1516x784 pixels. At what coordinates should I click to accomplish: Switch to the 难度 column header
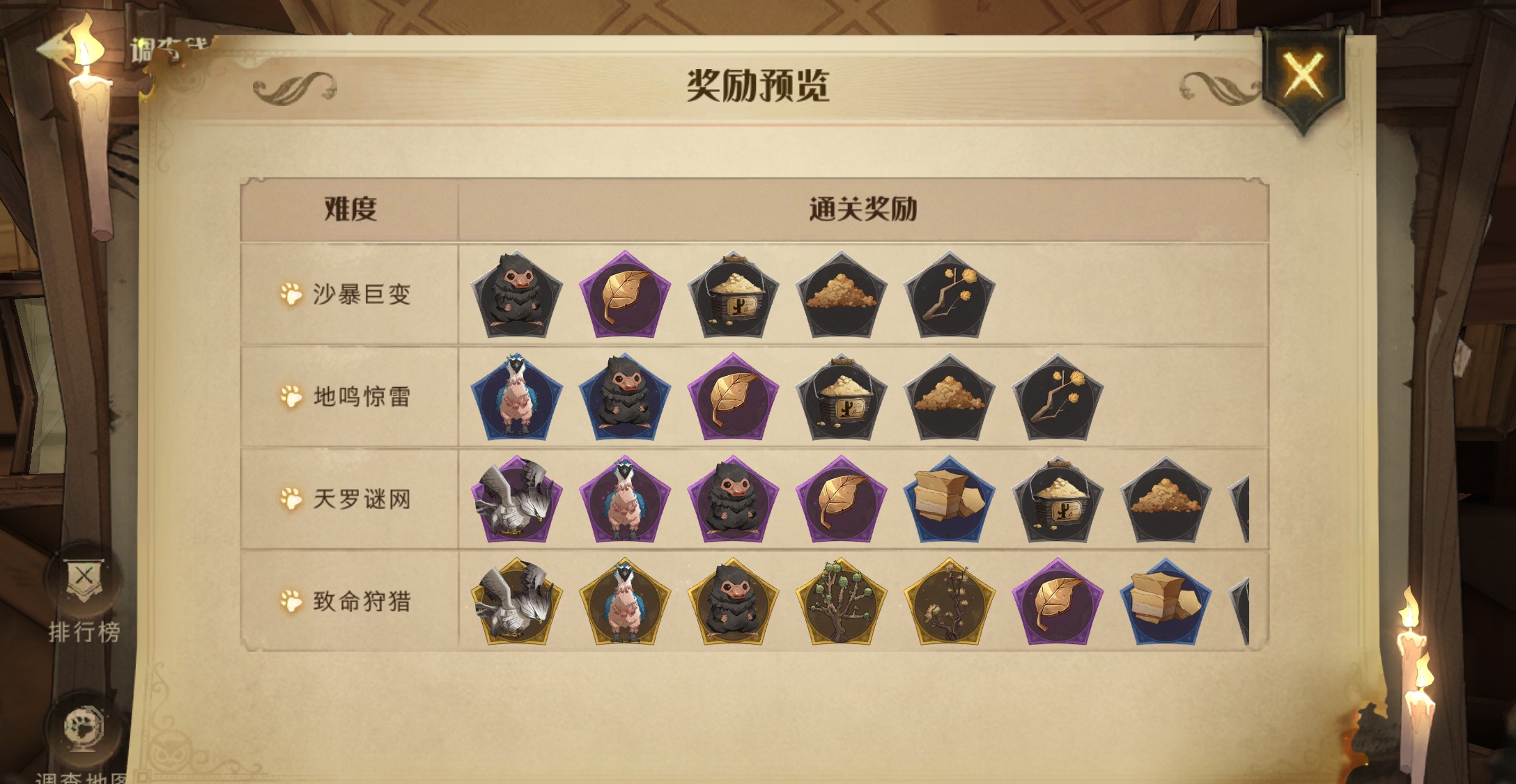(348, 209)
